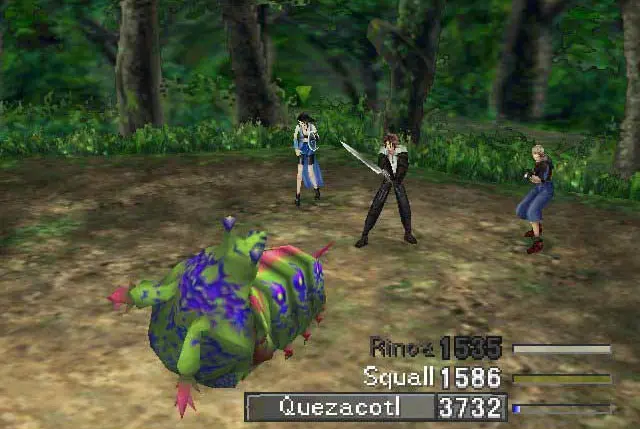Choose Squall's name in the party list

click(x=398, y=377)
